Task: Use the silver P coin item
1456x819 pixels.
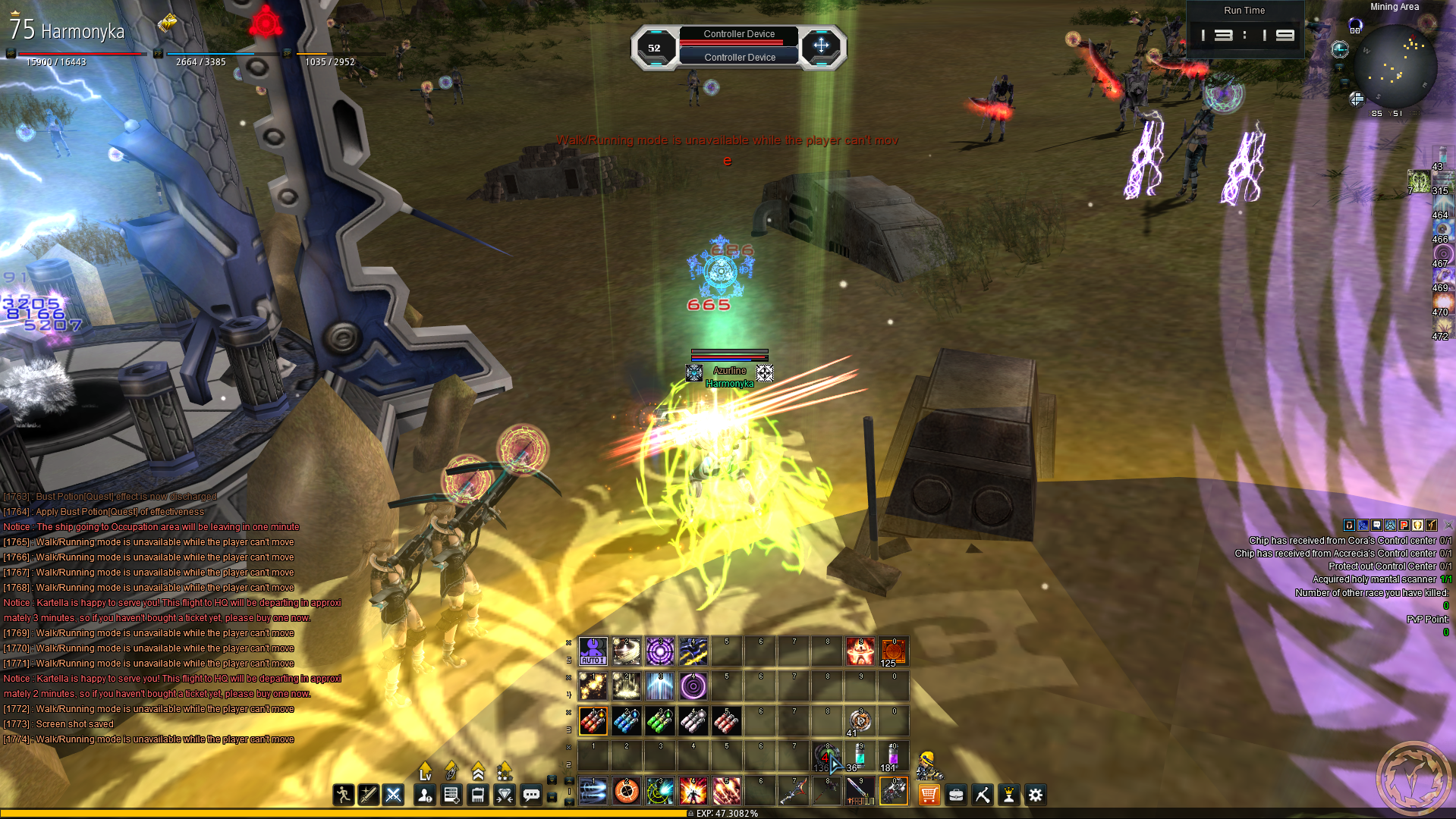Action: click(860, 721)
